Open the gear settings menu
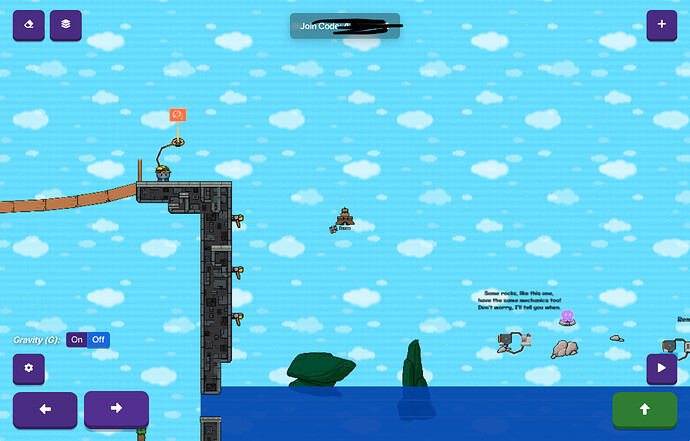This screenshot has width=690, height=441. [29, 369]
